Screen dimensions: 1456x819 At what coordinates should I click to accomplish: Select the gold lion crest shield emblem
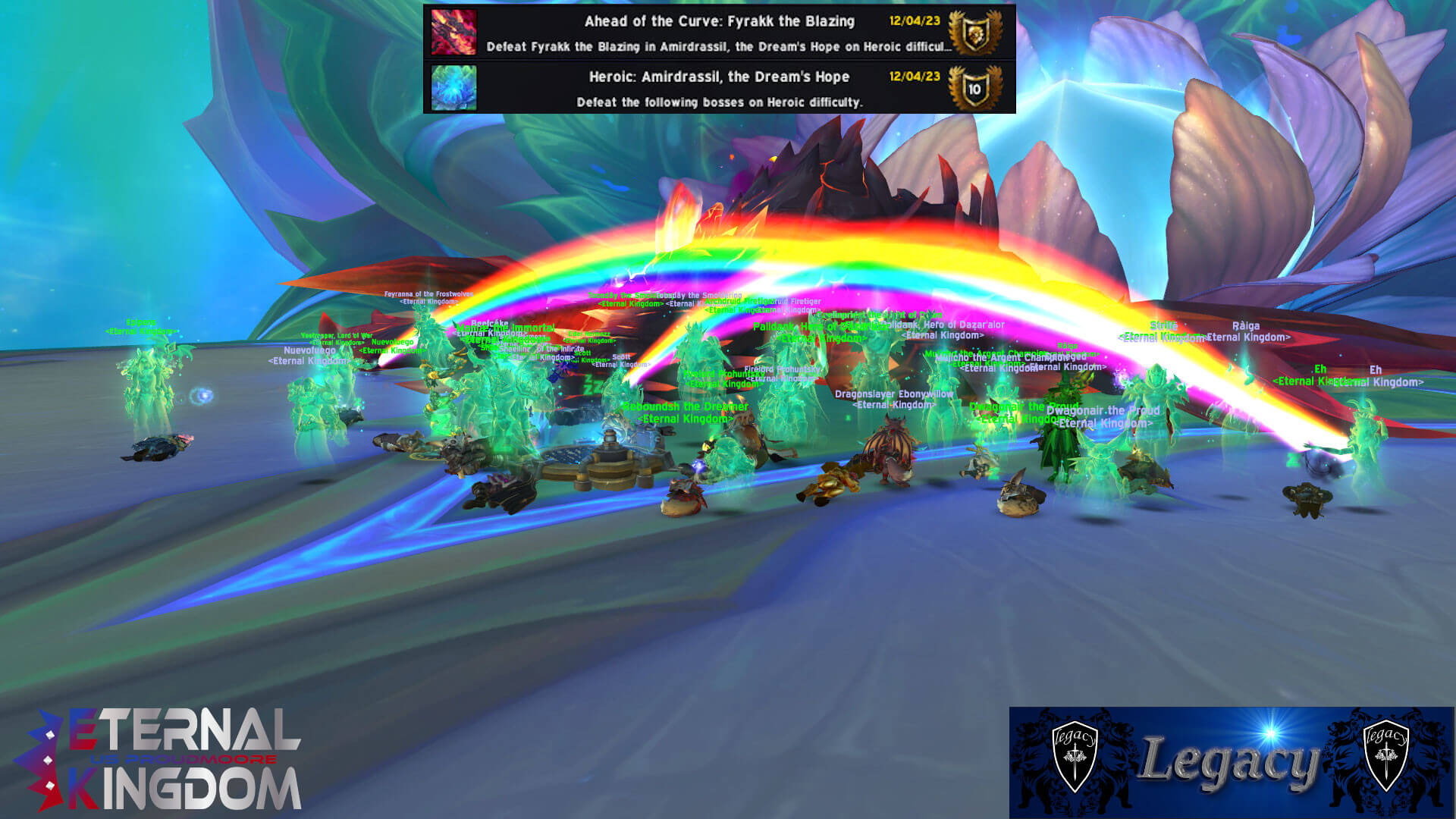975,33
